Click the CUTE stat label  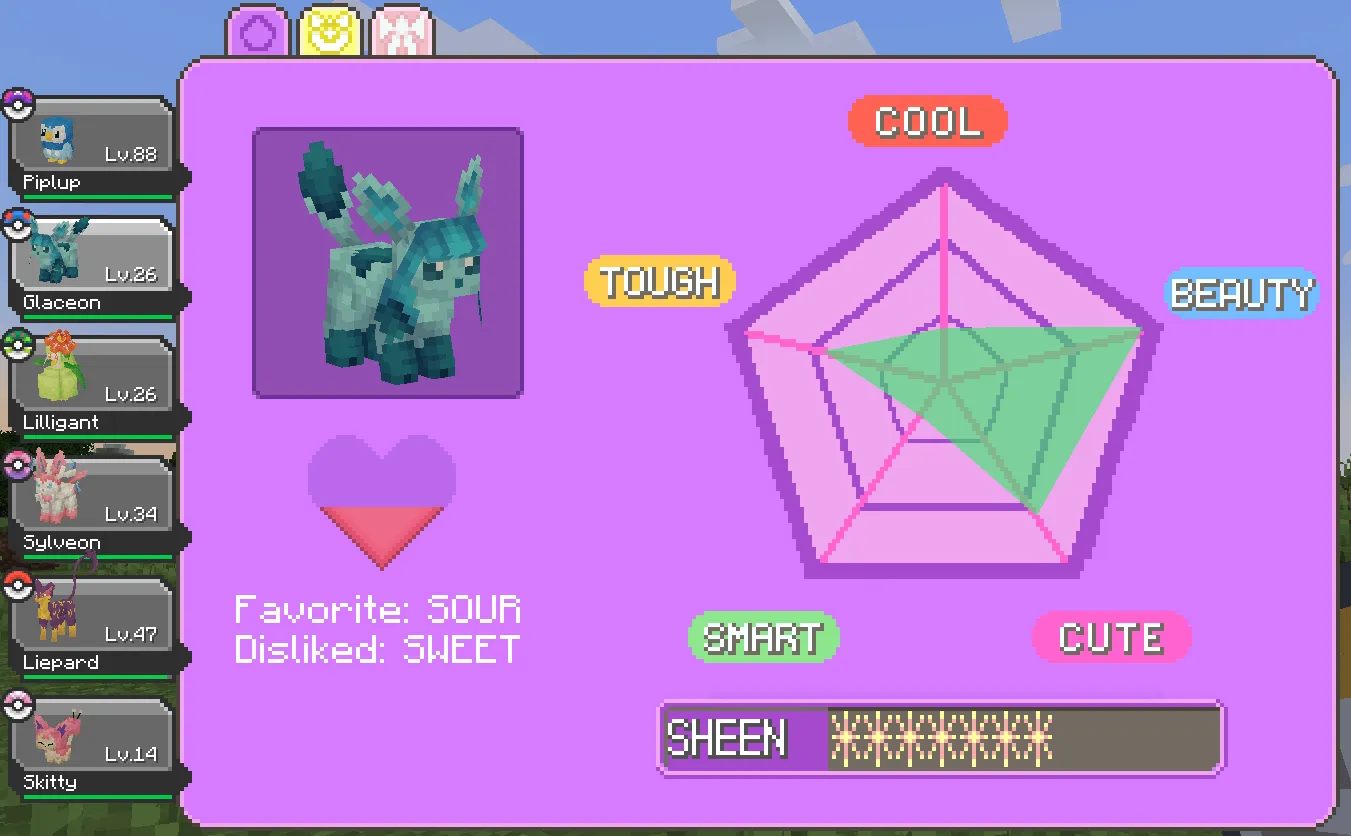1111,637
